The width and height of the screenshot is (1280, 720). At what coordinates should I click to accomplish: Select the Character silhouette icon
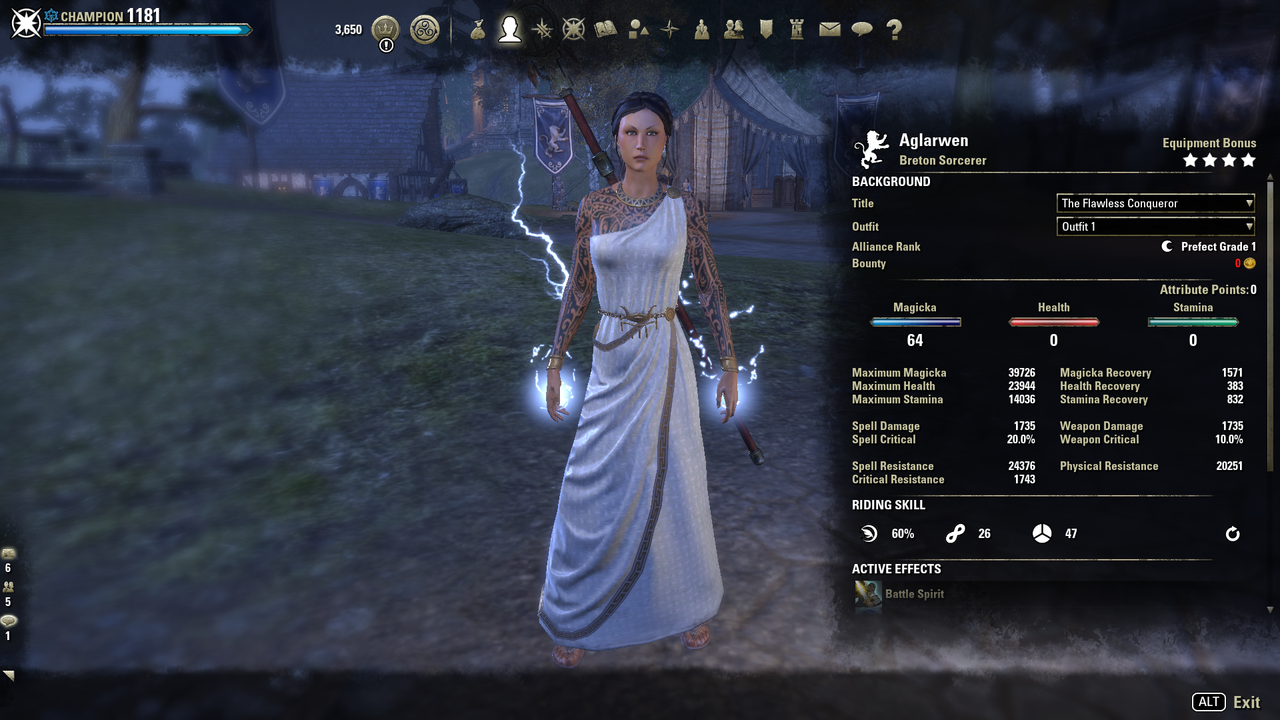coord(510,30)
